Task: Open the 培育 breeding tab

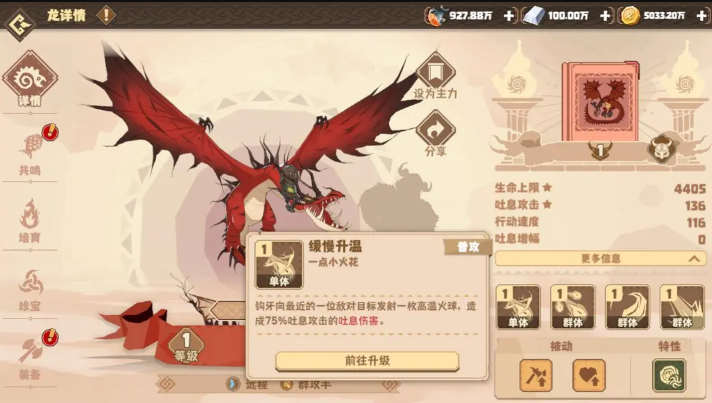Action: click(x=31, y=219)
